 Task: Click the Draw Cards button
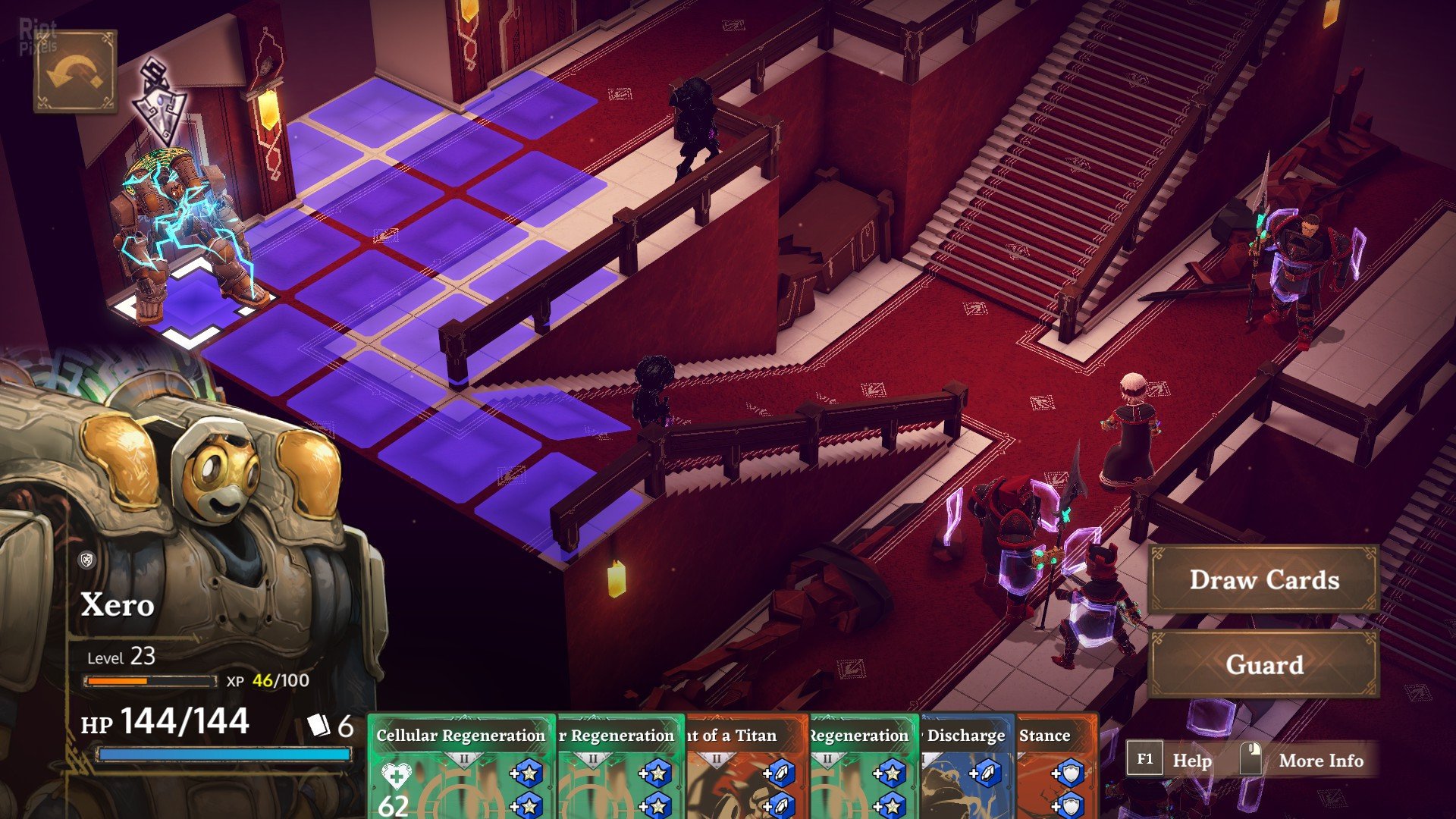[1263, 580]
